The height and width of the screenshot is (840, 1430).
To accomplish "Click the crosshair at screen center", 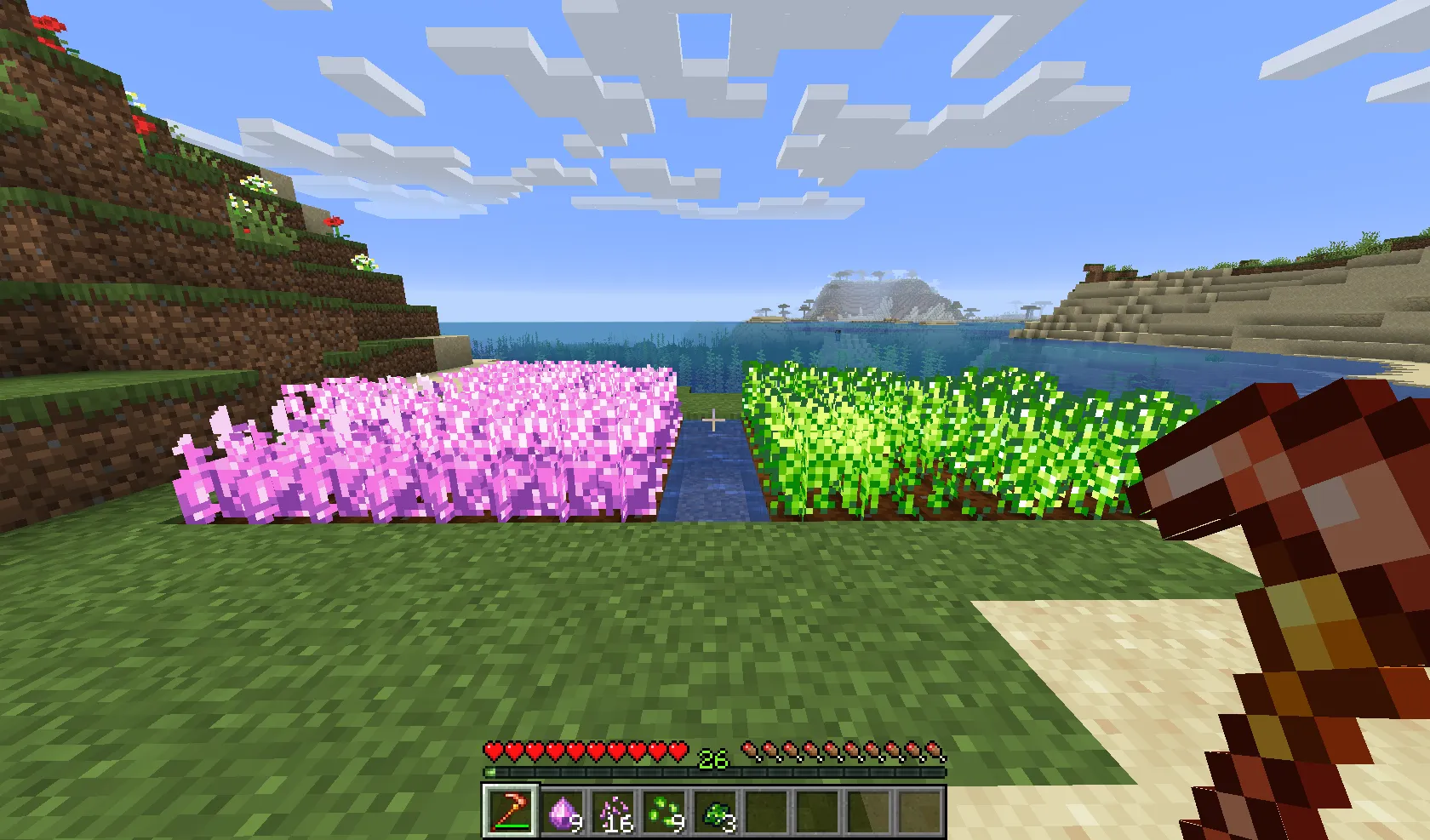I will [713, 420].
